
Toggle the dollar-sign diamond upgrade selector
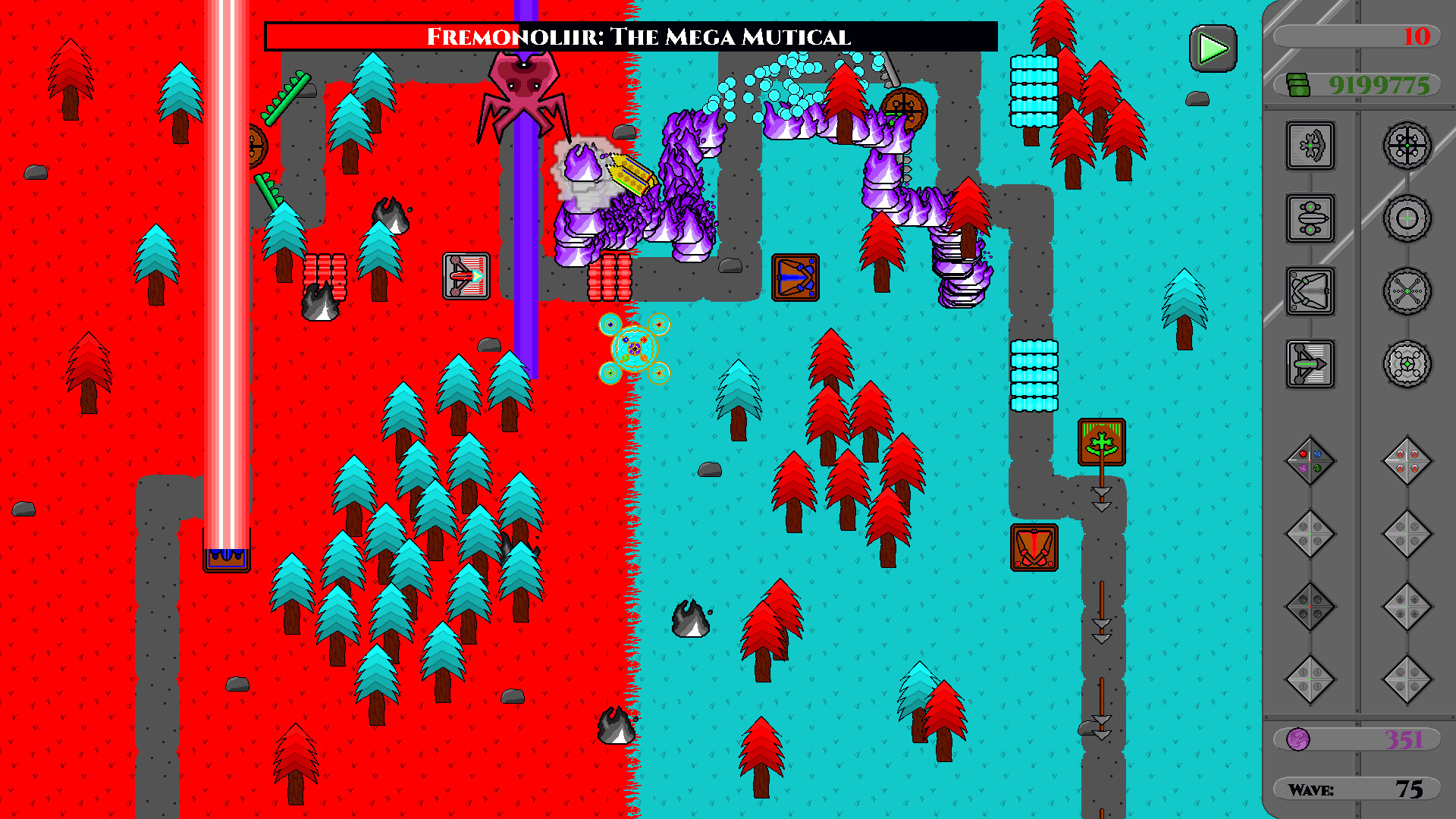point(1310,676)
